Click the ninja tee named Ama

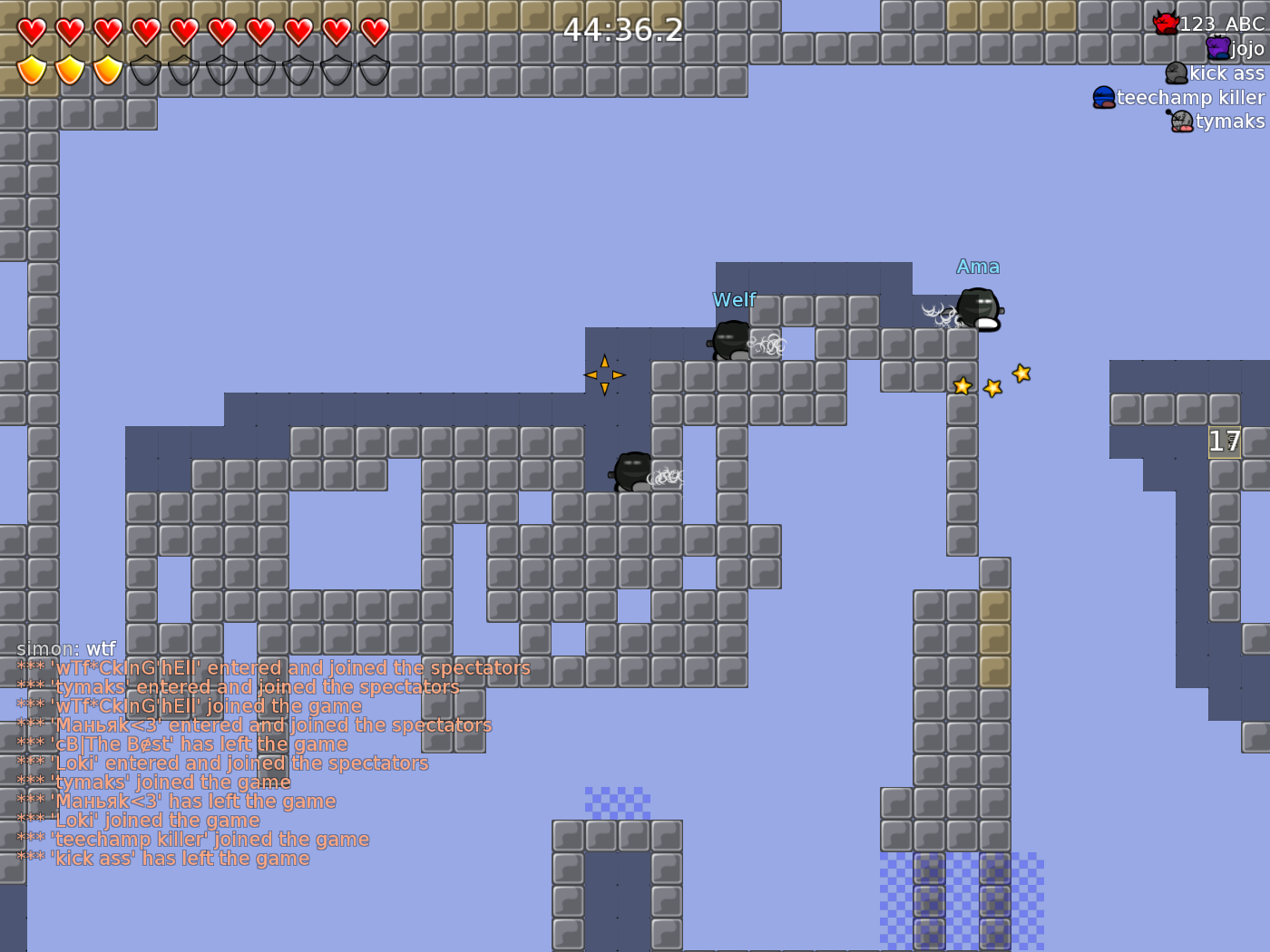coord(978,306)
